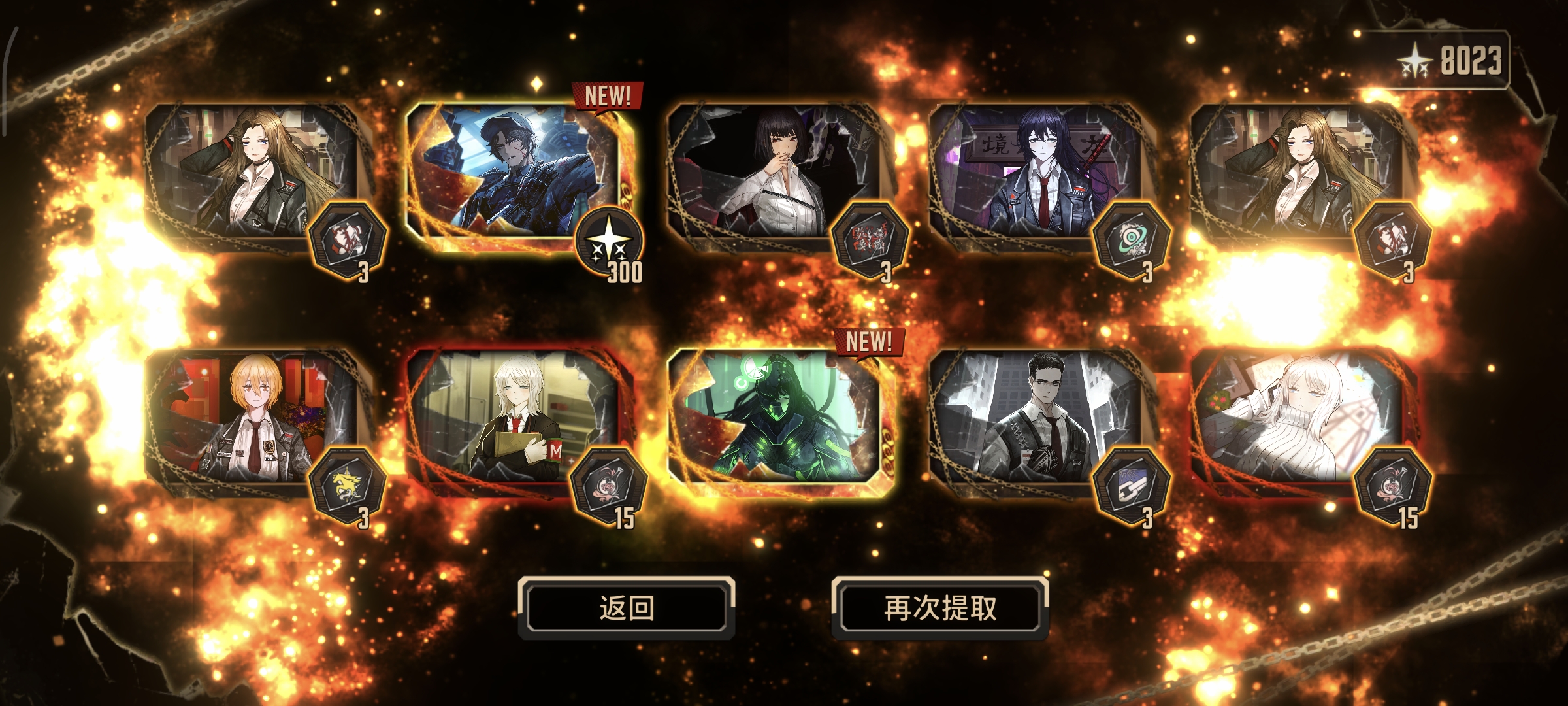1568x706 pixels.
Task: Click the star emblem beside the 8023 currency counter
Action: [x=1414, y=59]
